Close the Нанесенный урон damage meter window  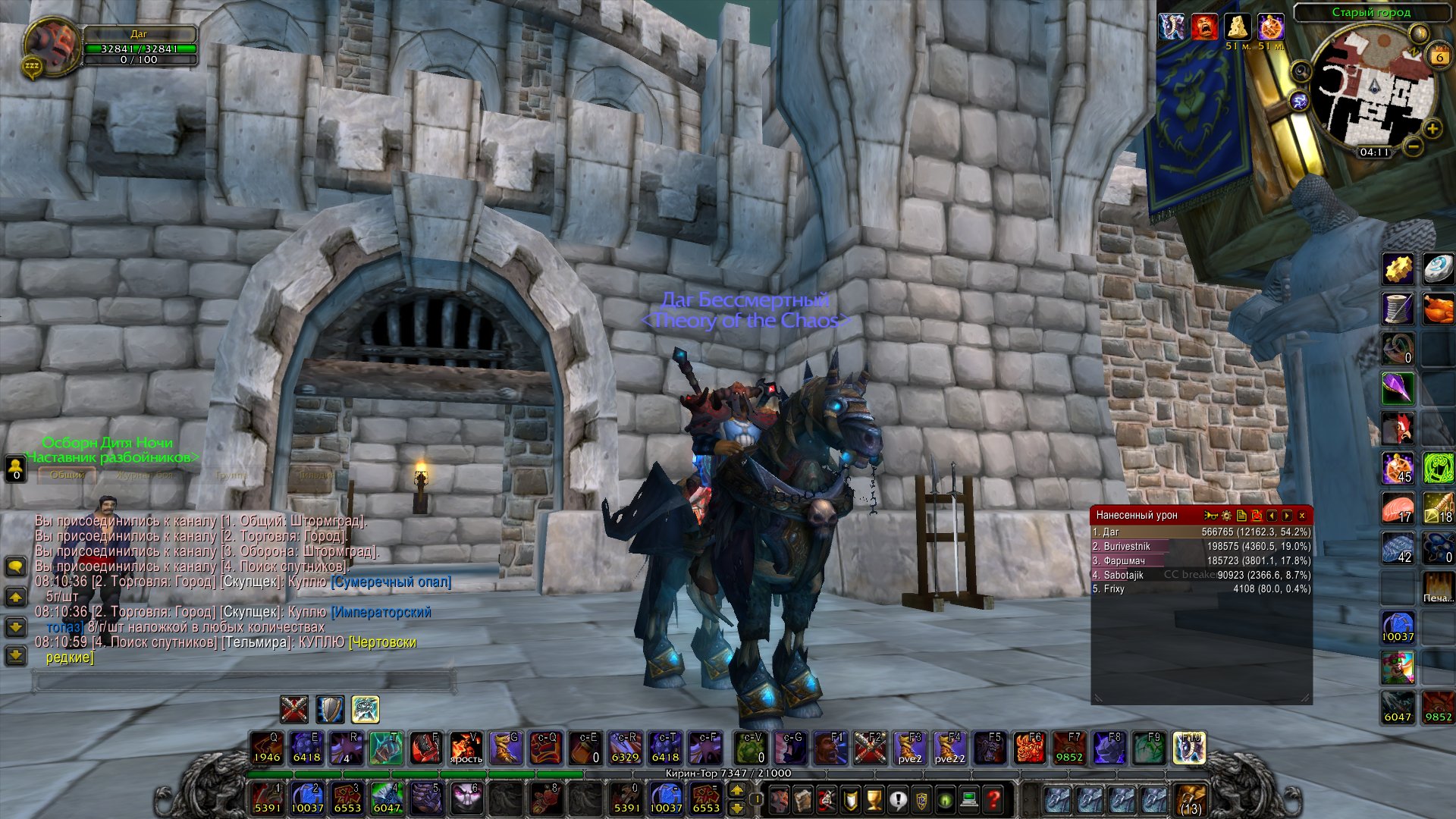1302,516
